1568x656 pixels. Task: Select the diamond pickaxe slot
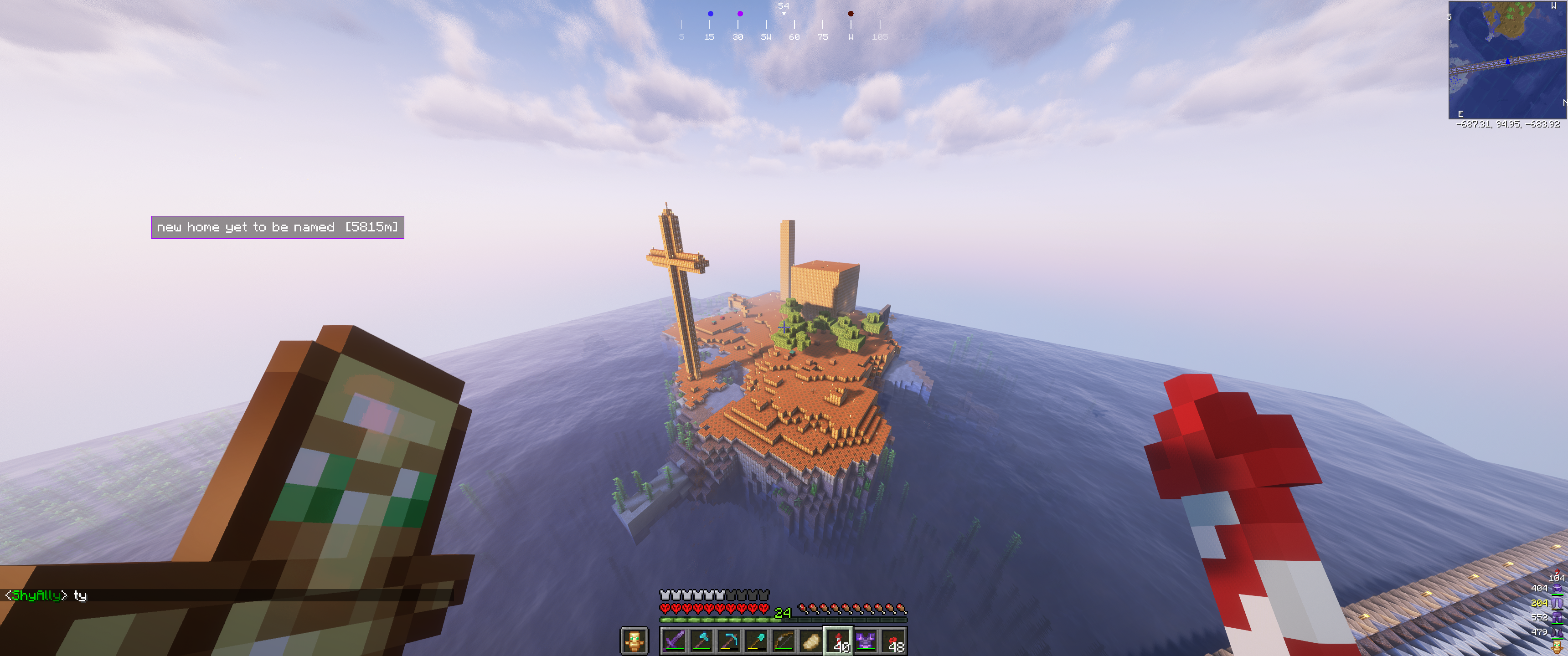pos(729,641)
